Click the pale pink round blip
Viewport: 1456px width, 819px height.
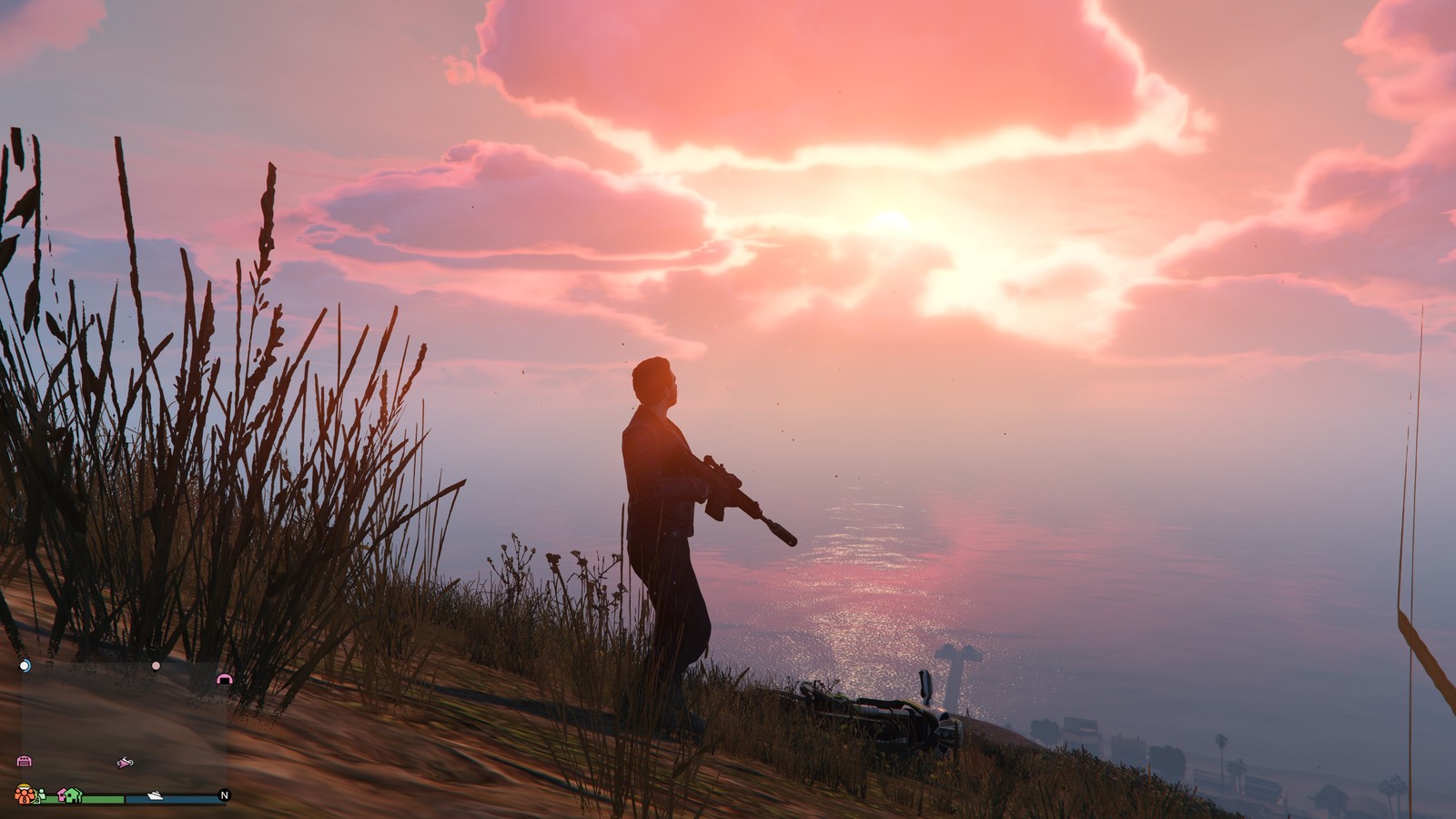(156, 666)
